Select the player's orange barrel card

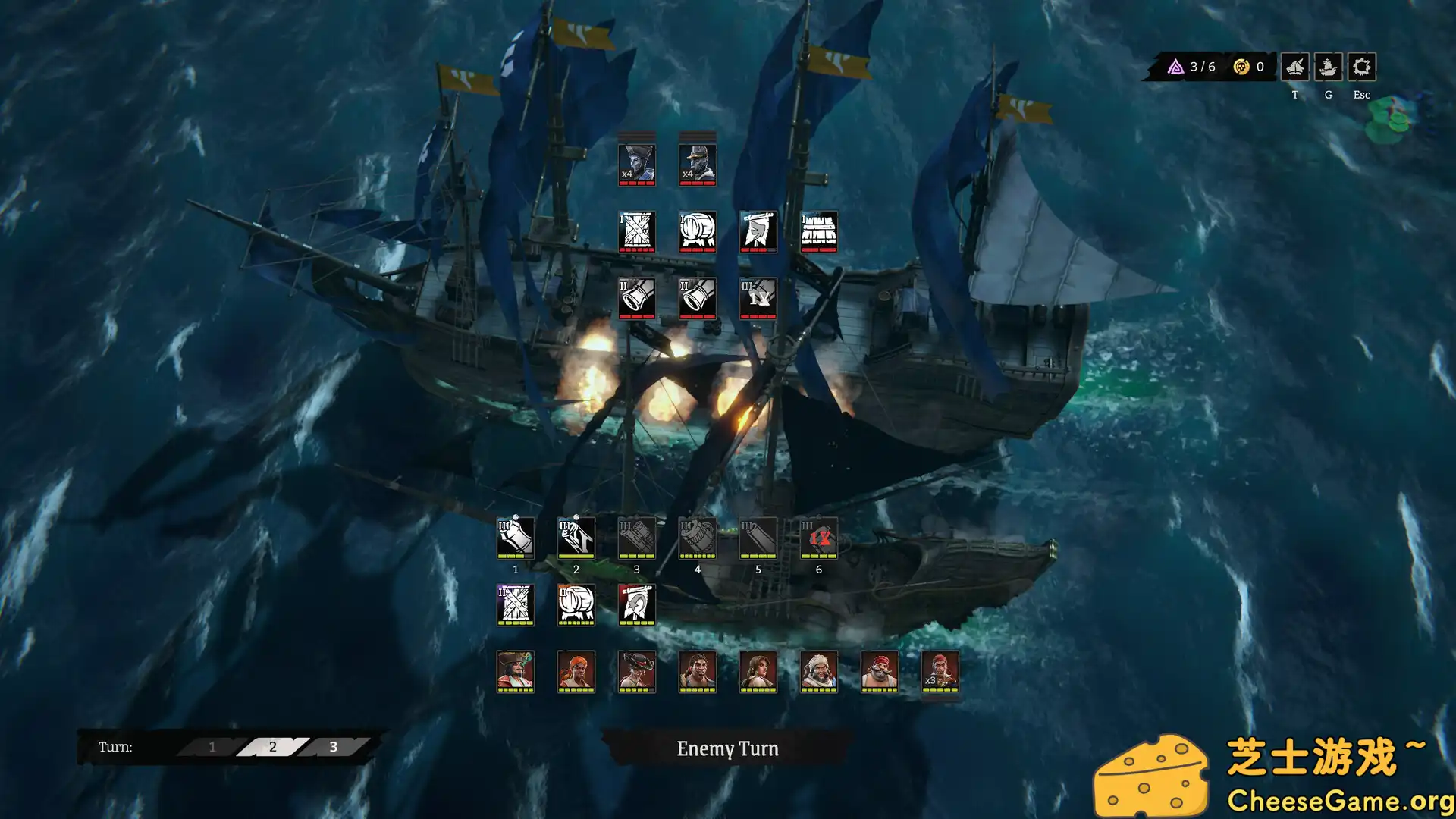(x=576, y=604)
